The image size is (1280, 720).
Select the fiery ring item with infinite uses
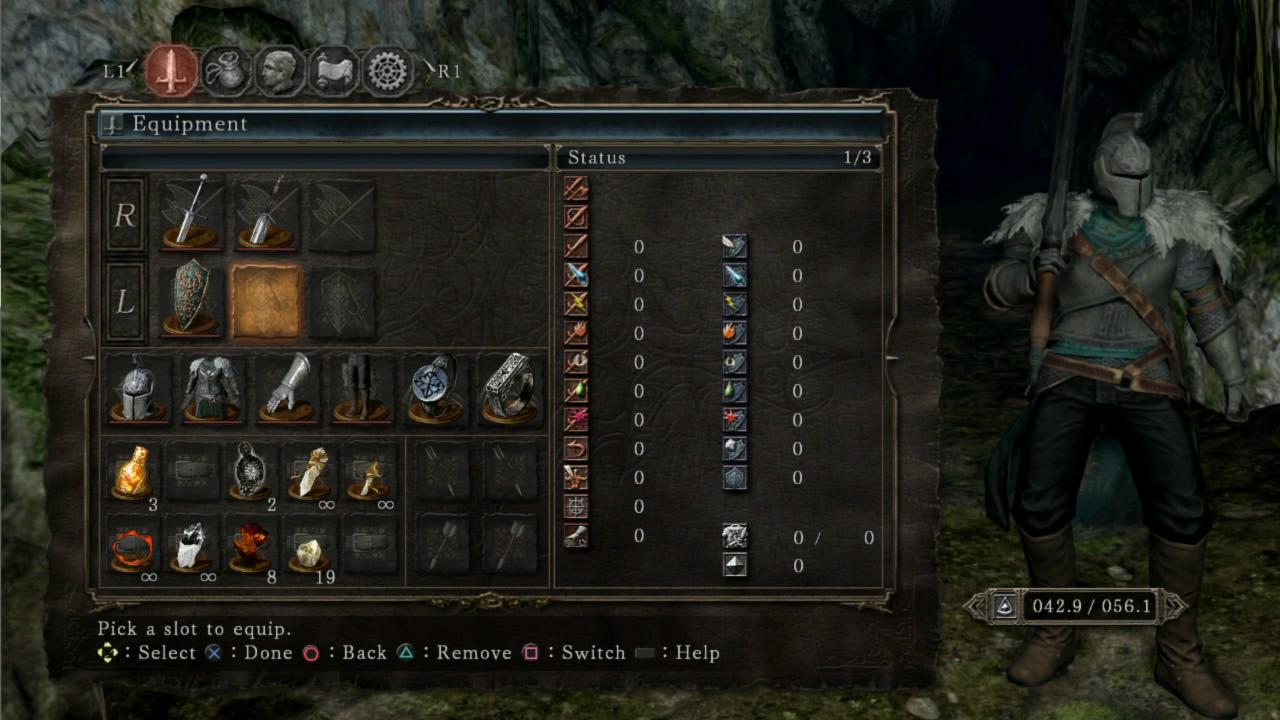point(132,545)
